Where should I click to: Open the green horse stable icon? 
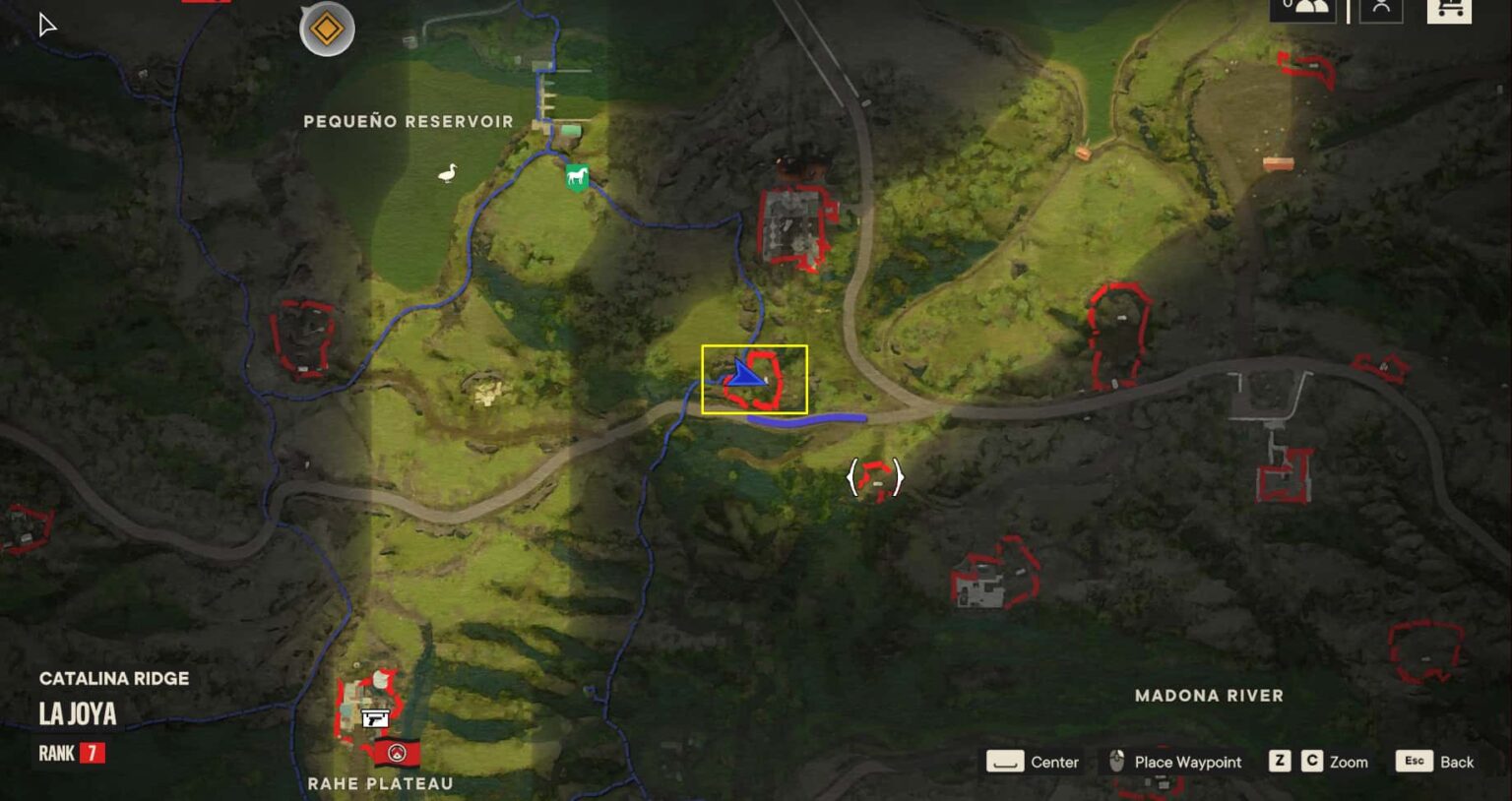[576, 178]
